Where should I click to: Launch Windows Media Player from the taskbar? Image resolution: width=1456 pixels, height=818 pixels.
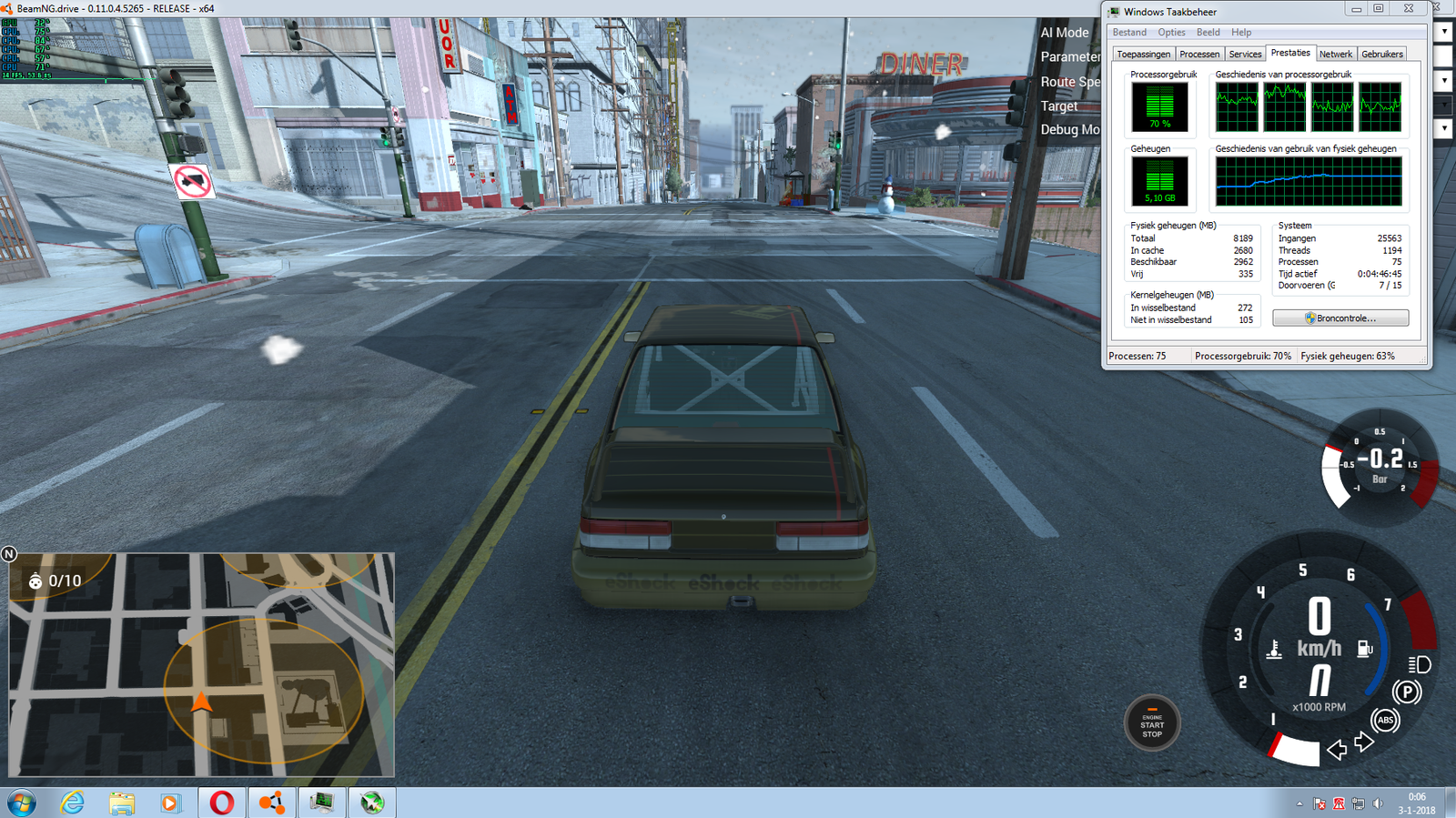click(x=173, y=803)
